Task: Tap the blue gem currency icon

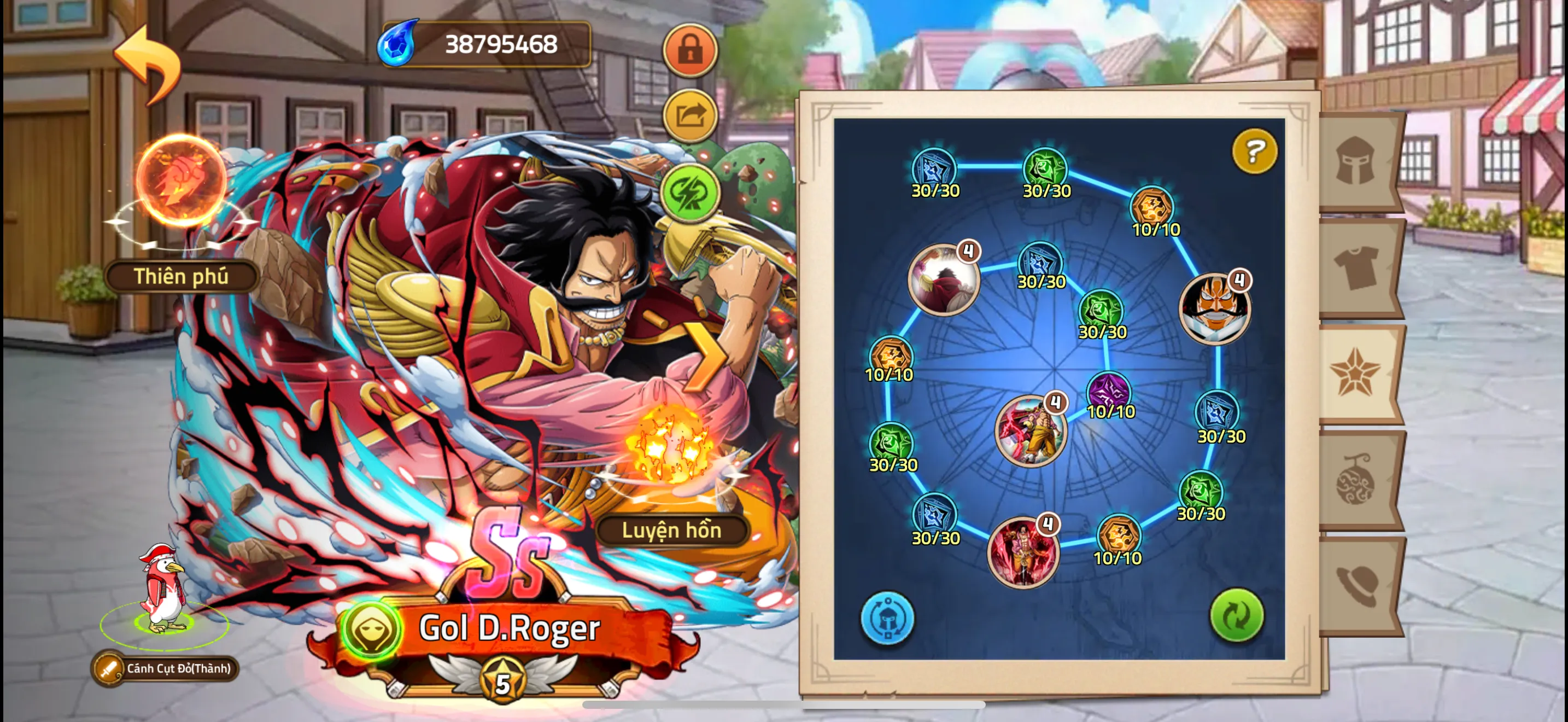Action: (397, 44)
